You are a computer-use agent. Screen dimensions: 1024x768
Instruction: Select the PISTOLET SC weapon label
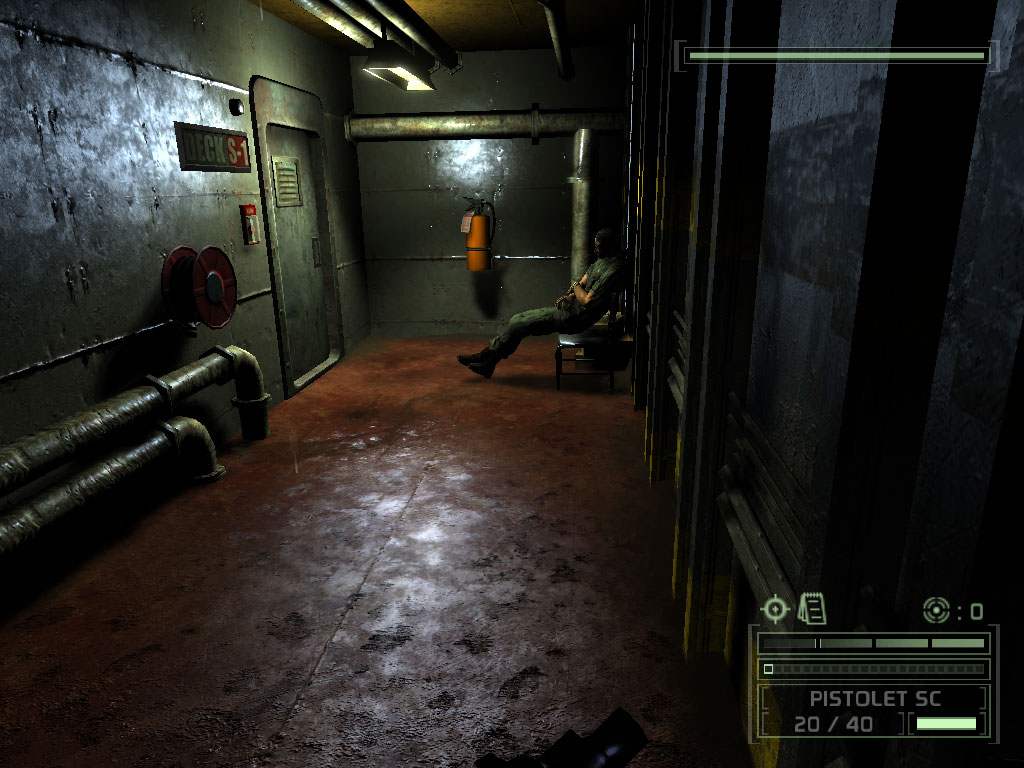(875, 698)
